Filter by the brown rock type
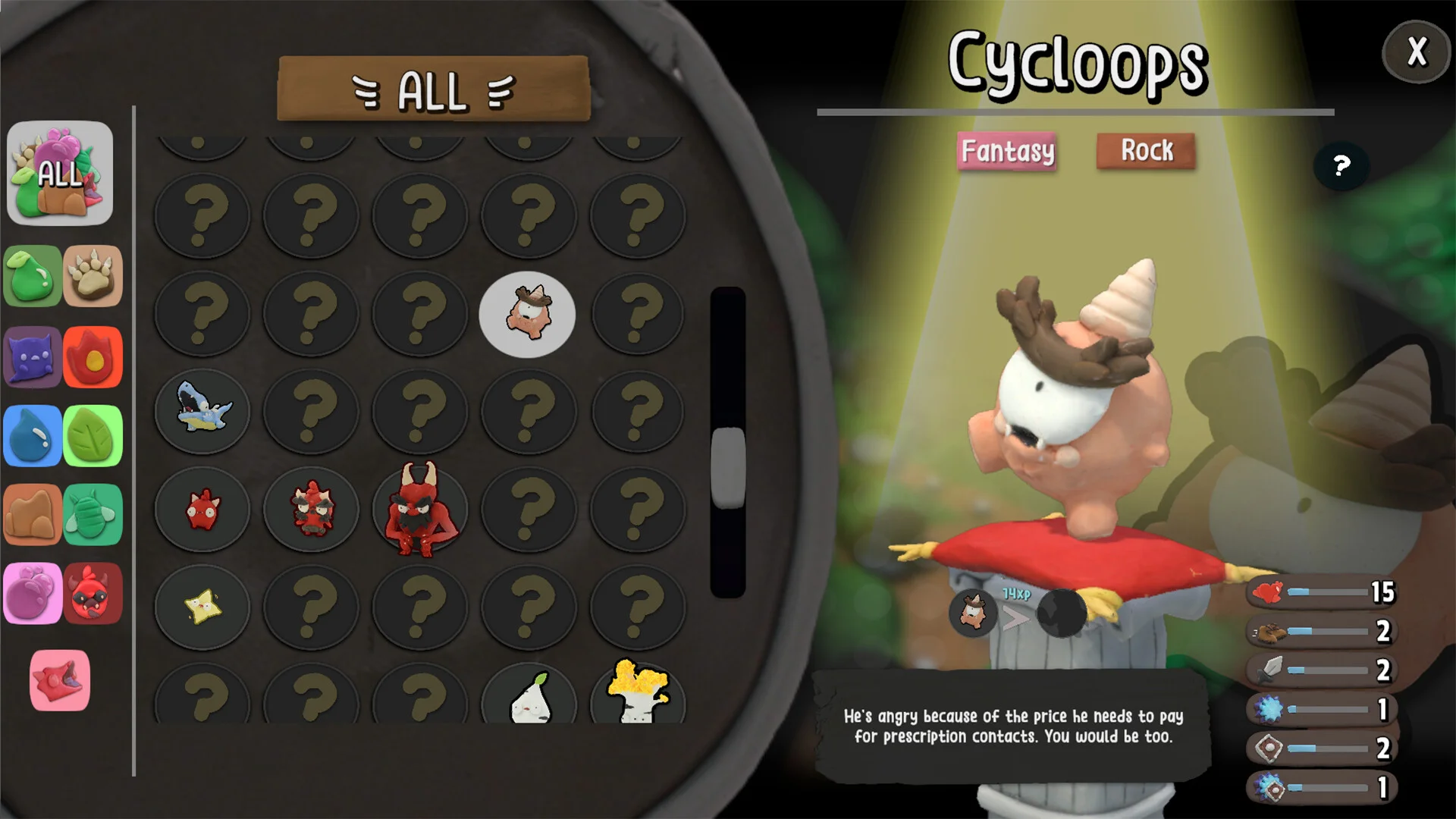The image size is (1456, 819). [x=33, y=515]
